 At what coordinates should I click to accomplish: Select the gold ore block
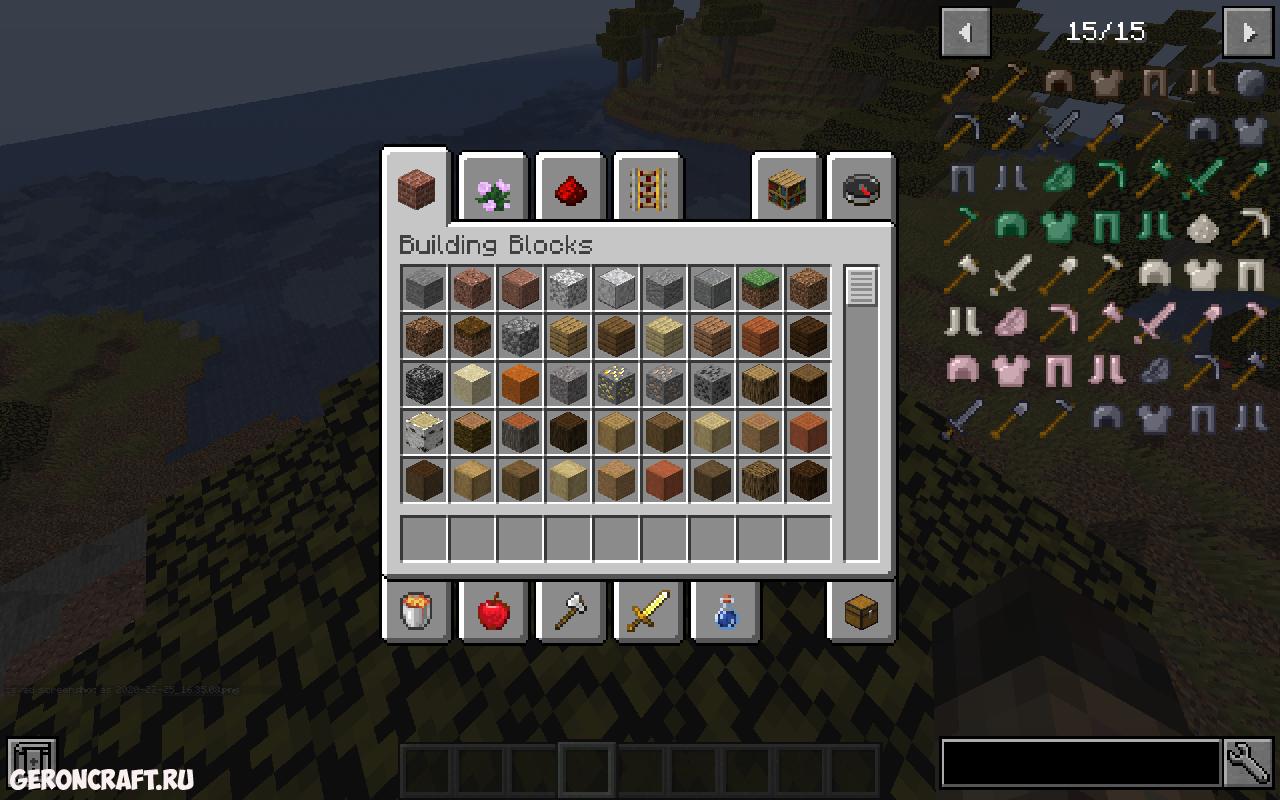coord(616,384)
